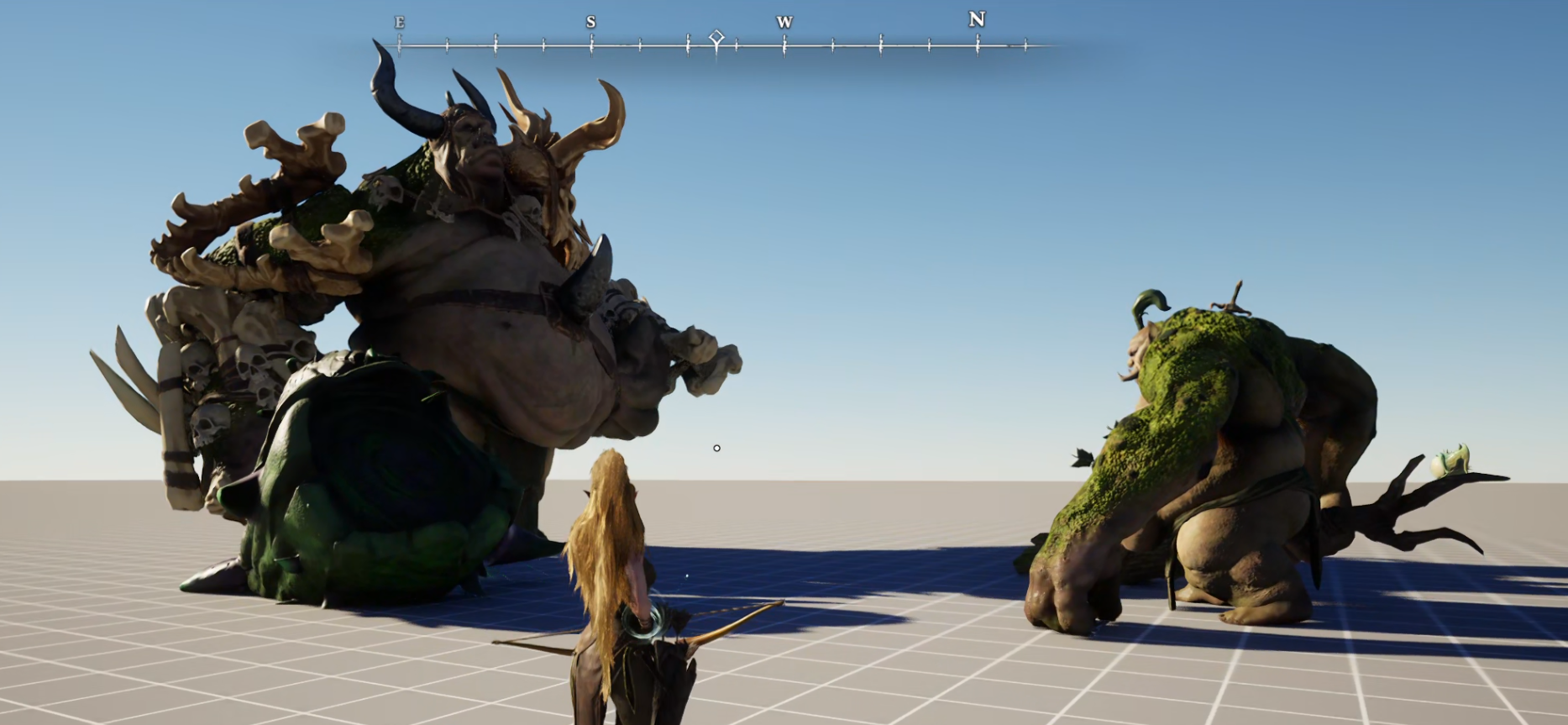Viewport: 1568px width, 725px height.
Task: Select the N heading on the compass
Action: (976, 19)
